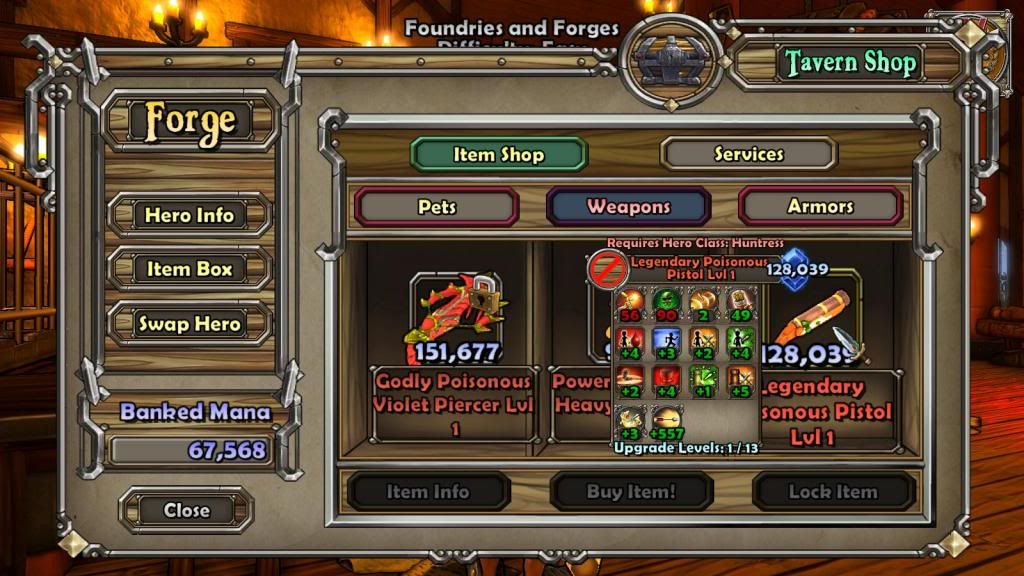Buy the selected item
This screenshot has width=1024, height=576.
click(631, 492)
